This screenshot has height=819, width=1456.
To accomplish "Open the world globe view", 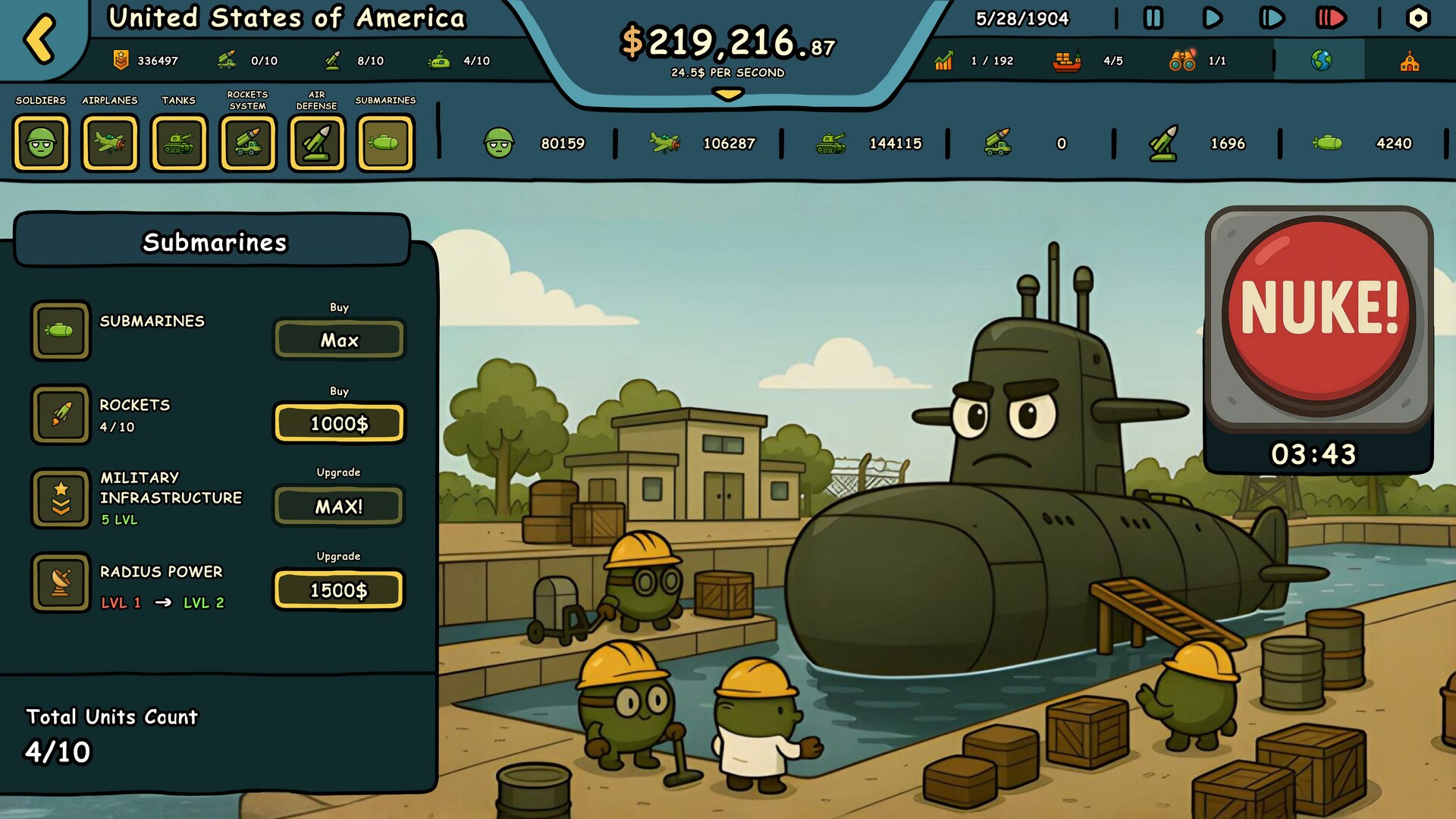I will pyautogui.click(x=1321, y=61).
